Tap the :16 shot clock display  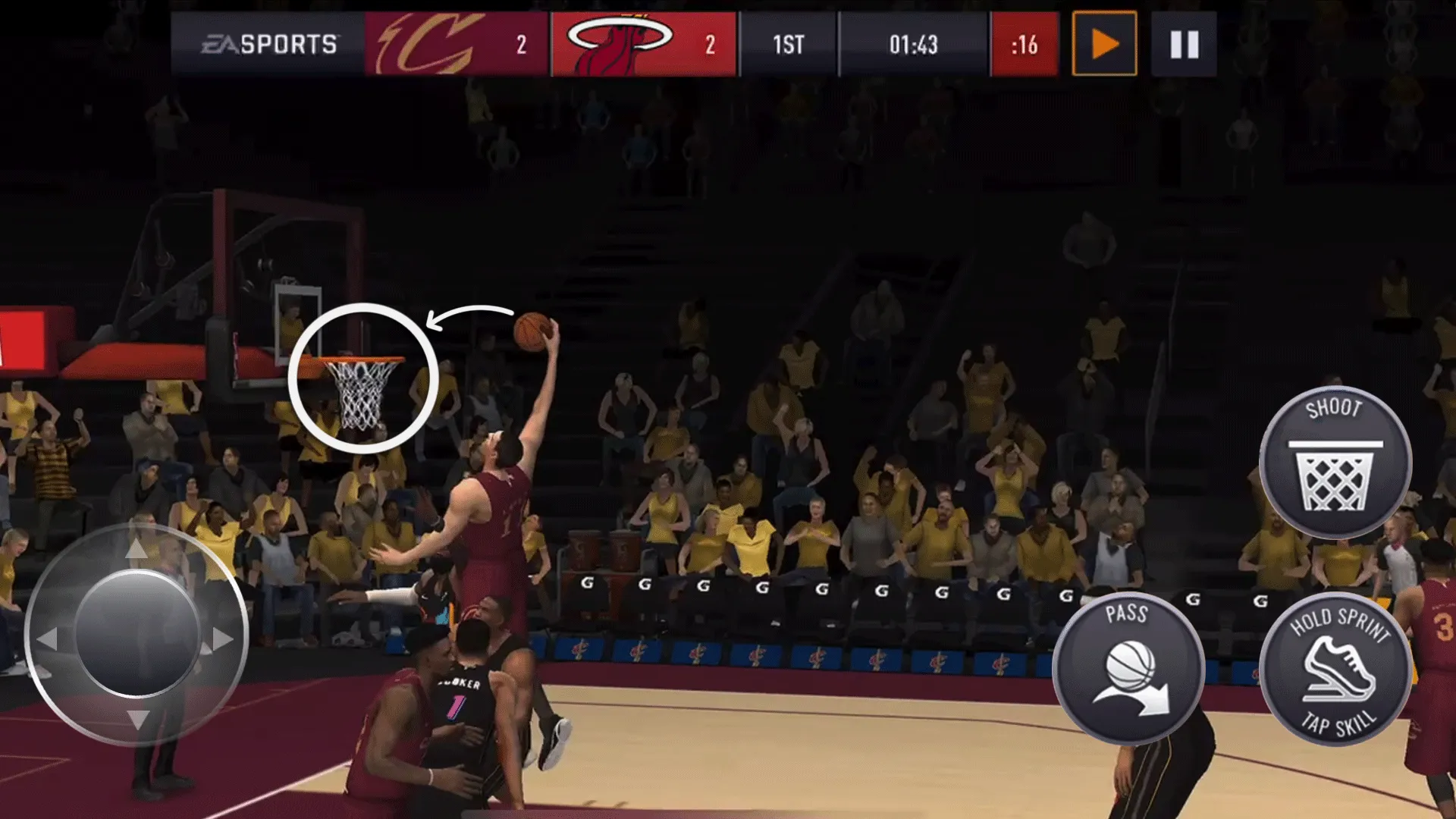tap(1024, 45)
